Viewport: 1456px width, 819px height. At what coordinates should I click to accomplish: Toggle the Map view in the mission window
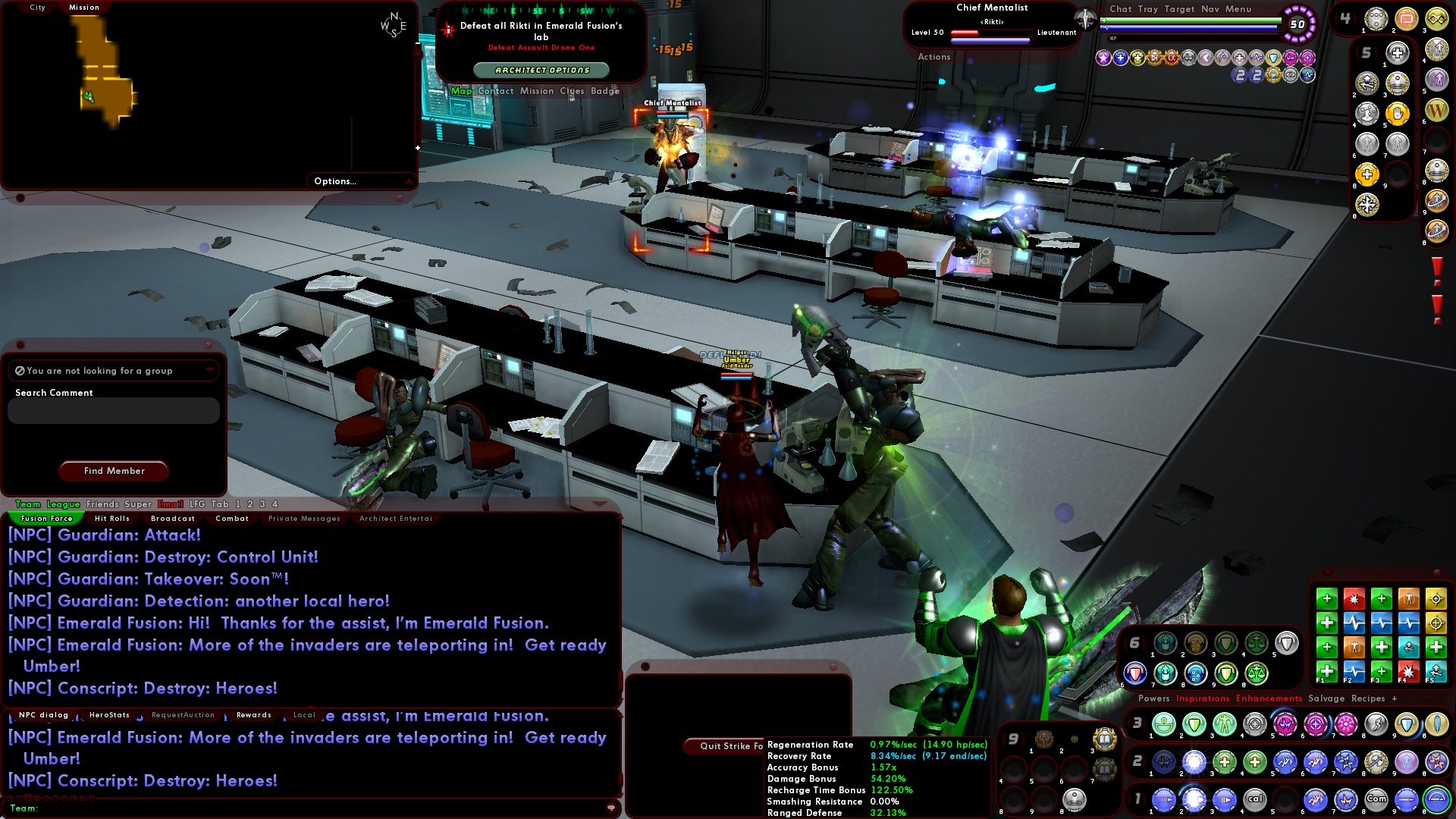tap(461, 91)
